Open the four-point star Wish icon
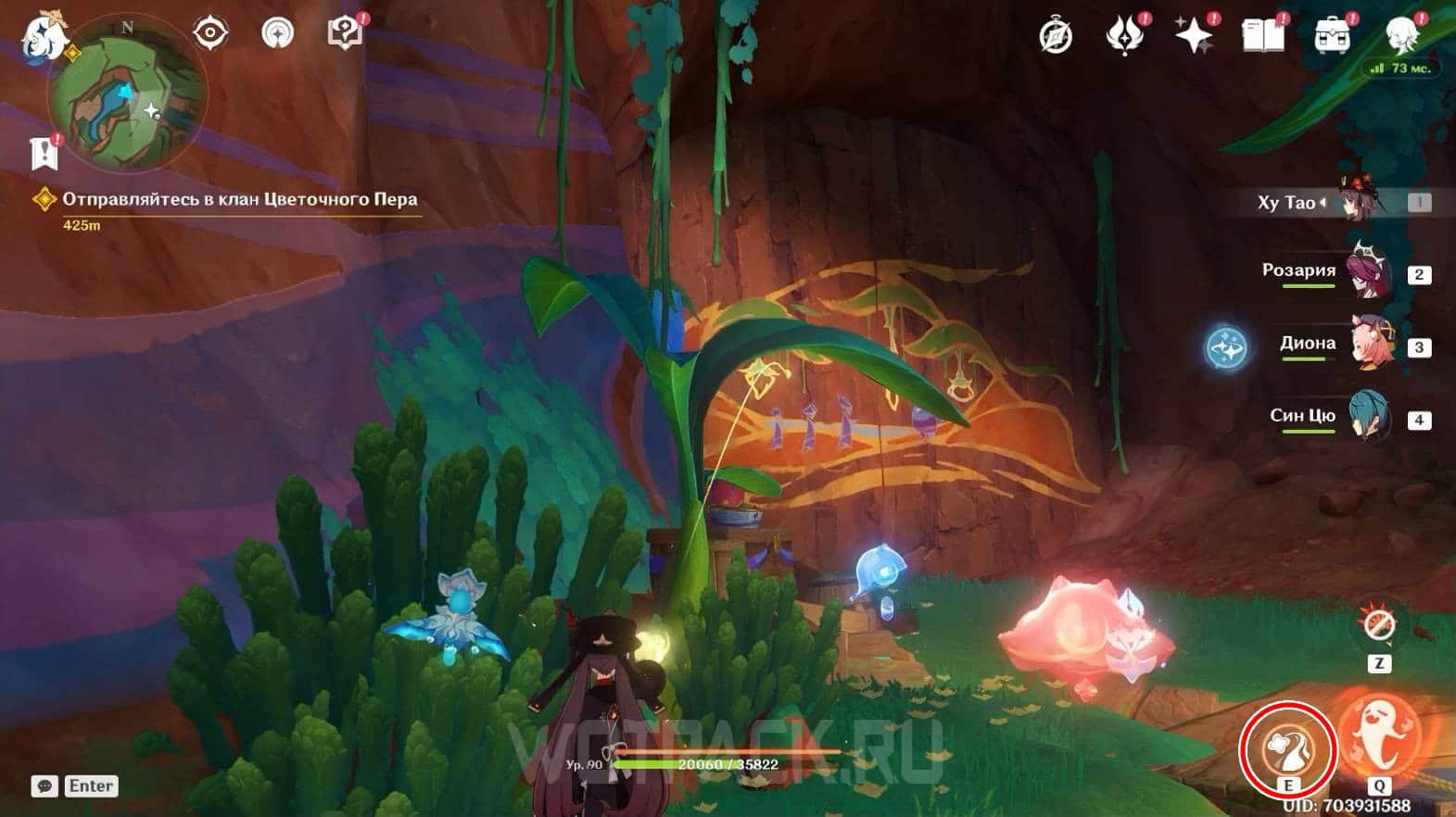The height and width of the screenshot is (817, 1456). [x=1193, y=35]
